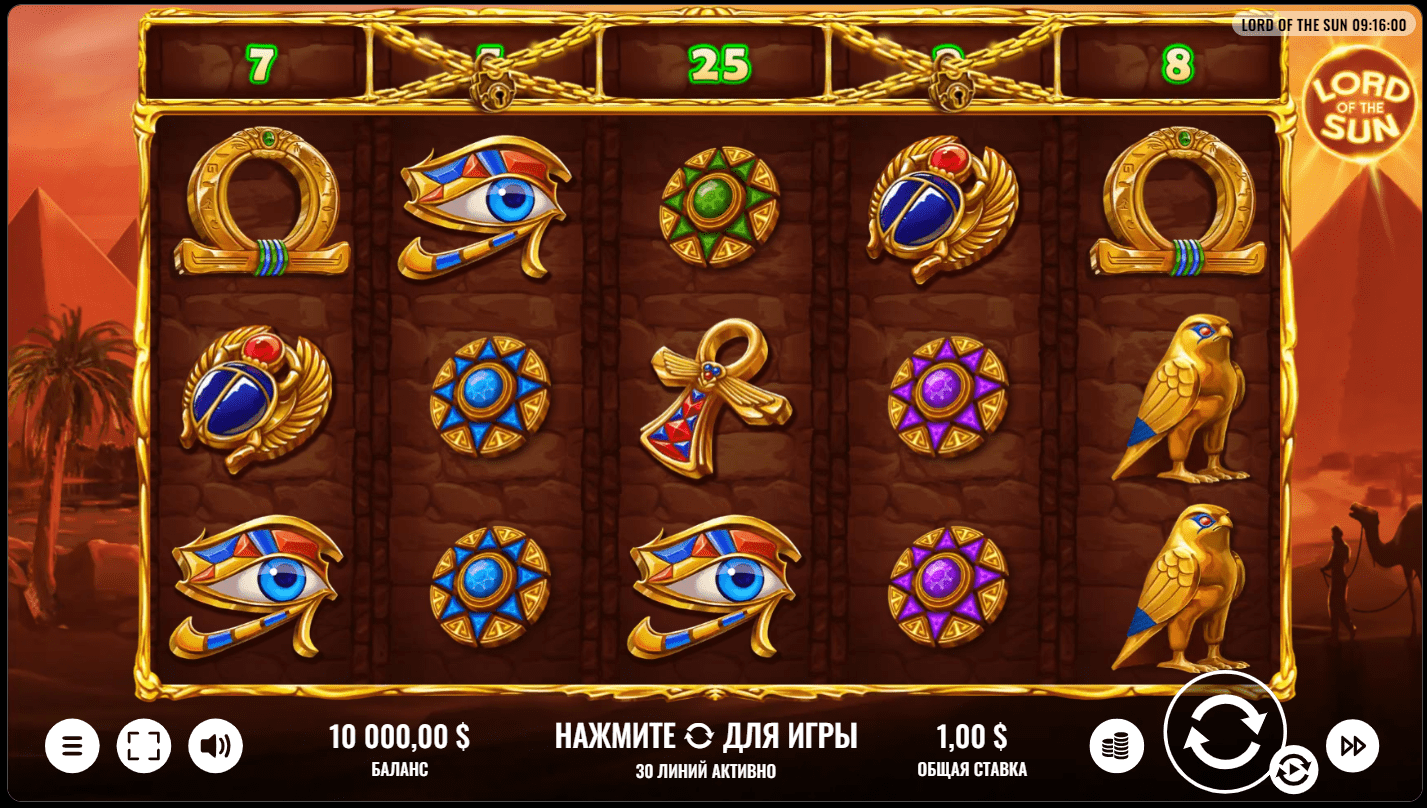This screenshot has width=1427, height=808.
Task: Open the game menu with the hamburger icon
Action: coord(72,745)
